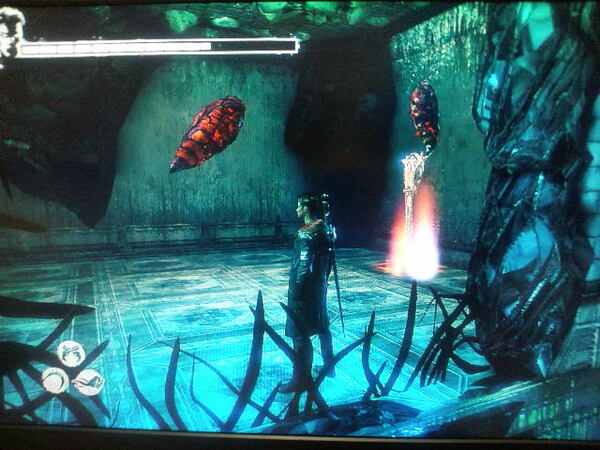Activate the gauntlet fist weapon icon
The height and width of the screenshot is (450, 600).
pyautogui.click(x=89, y=382)
